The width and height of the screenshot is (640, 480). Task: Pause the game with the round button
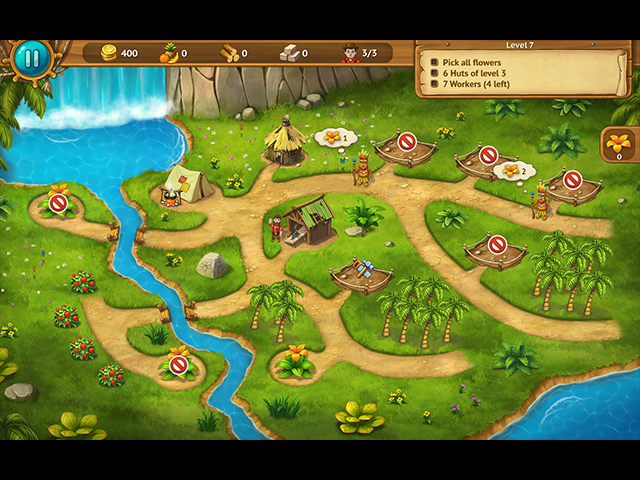(31, 57)
